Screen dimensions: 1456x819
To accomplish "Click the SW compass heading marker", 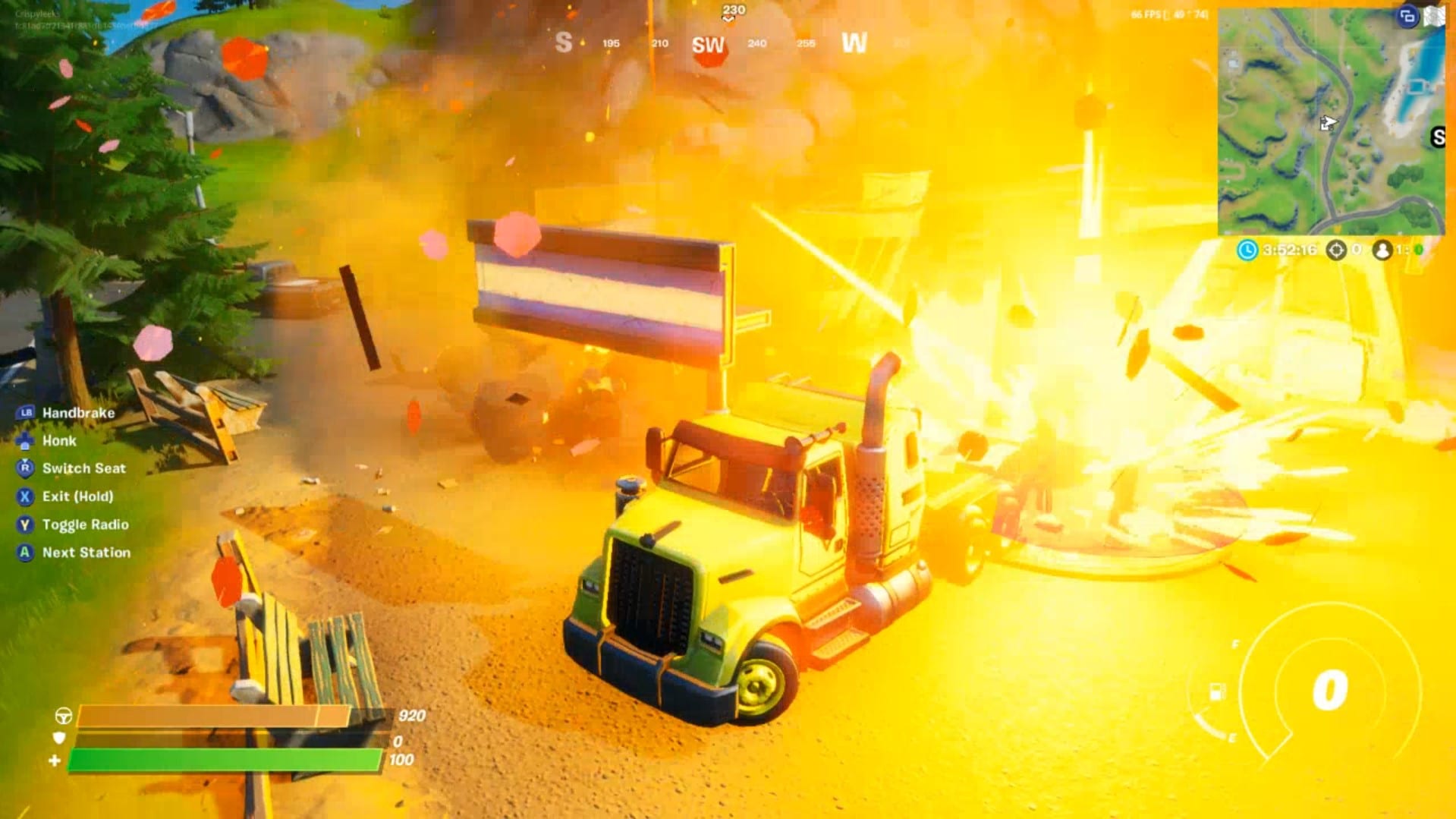I will click(x=708, y=43).
